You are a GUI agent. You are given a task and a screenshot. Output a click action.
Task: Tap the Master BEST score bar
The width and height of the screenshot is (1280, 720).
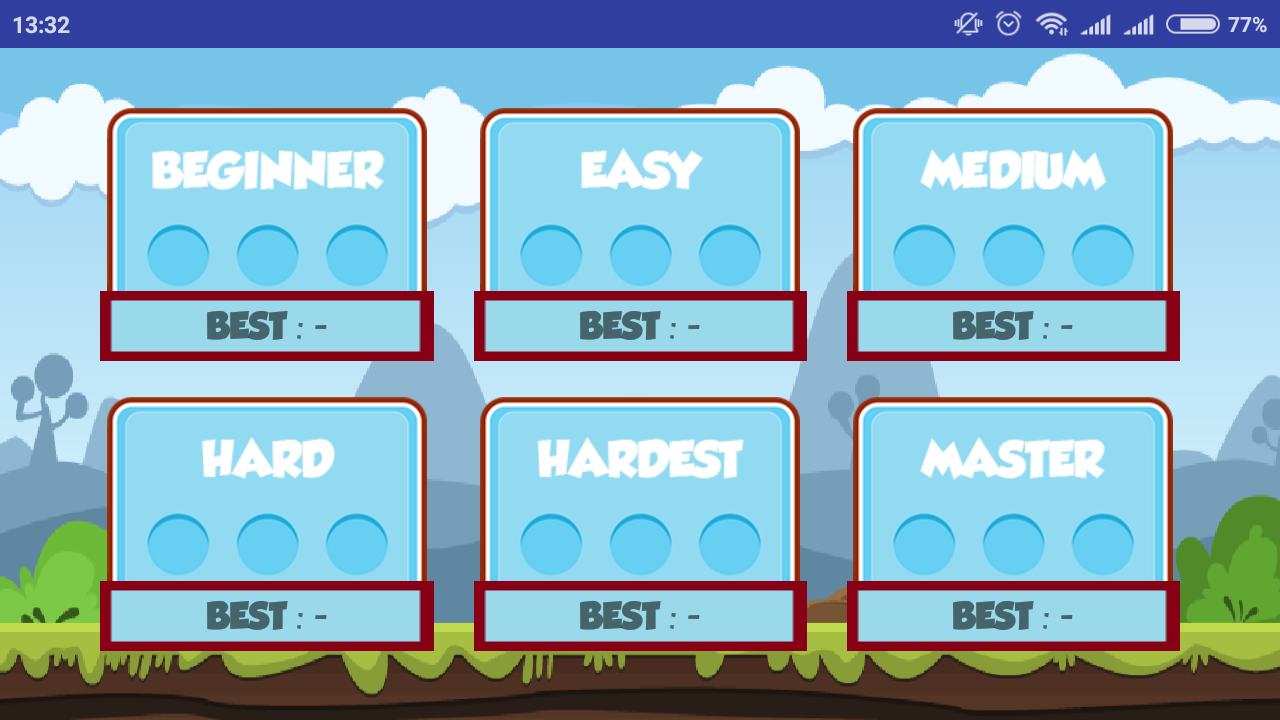click(1011, 615)
